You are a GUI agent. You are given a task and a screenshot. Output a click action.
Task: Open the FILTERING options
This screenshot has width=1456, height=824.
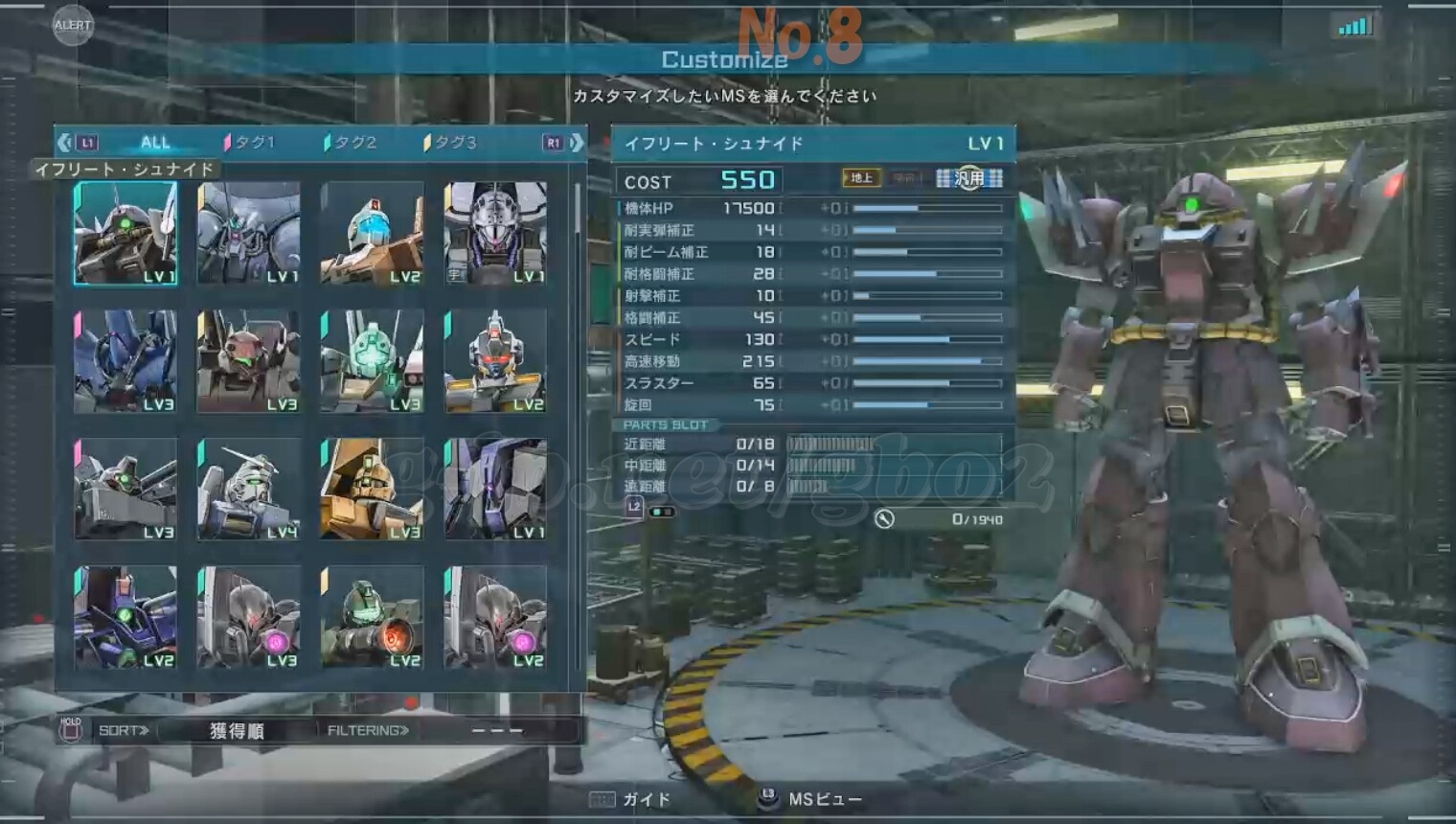(368, 731)
